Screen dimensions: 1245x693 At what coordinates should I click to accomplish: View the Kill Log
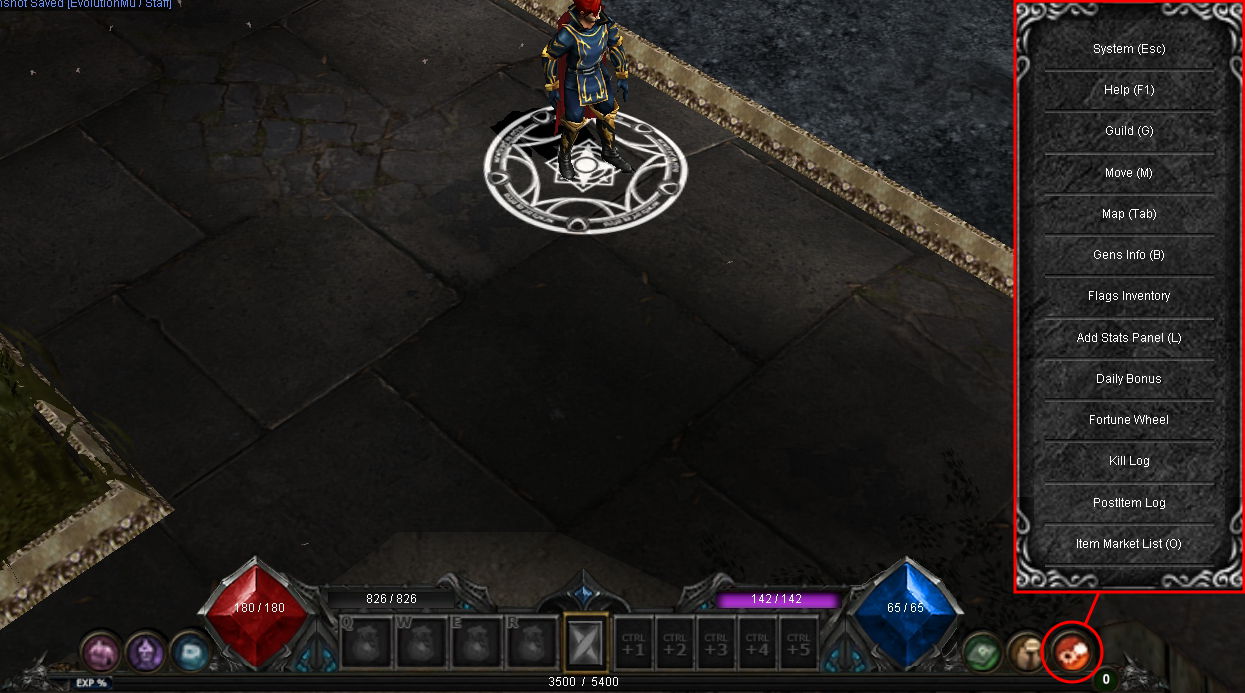[1129, 461]
